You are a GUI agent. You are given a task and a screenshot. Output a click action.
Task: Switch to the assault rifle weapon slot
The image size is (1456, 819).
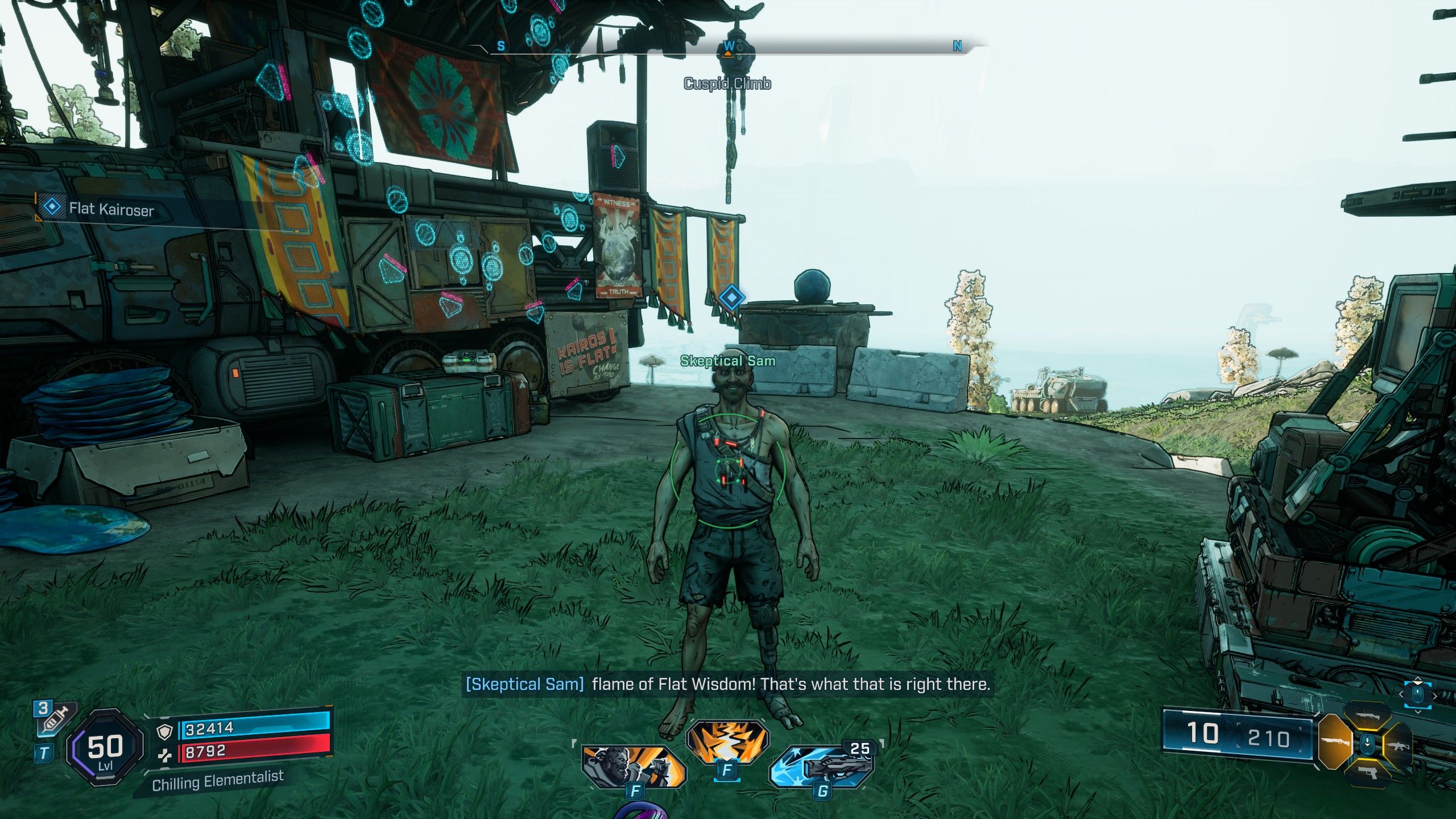tap(1397, 746)
